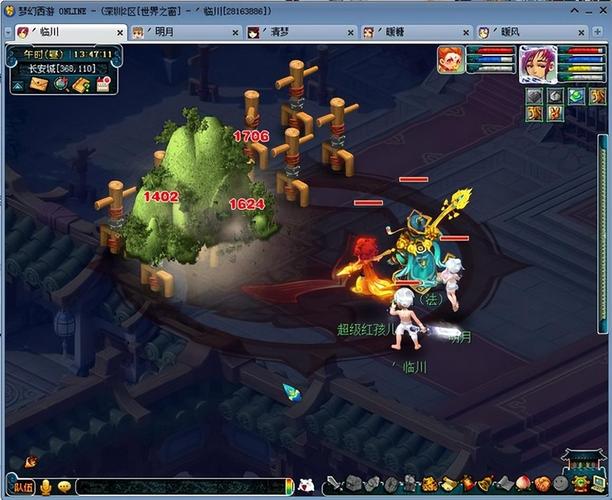Open the calendar icon with red dot
The height and width of the screenshot is (500, 612).
coord(102,85)
